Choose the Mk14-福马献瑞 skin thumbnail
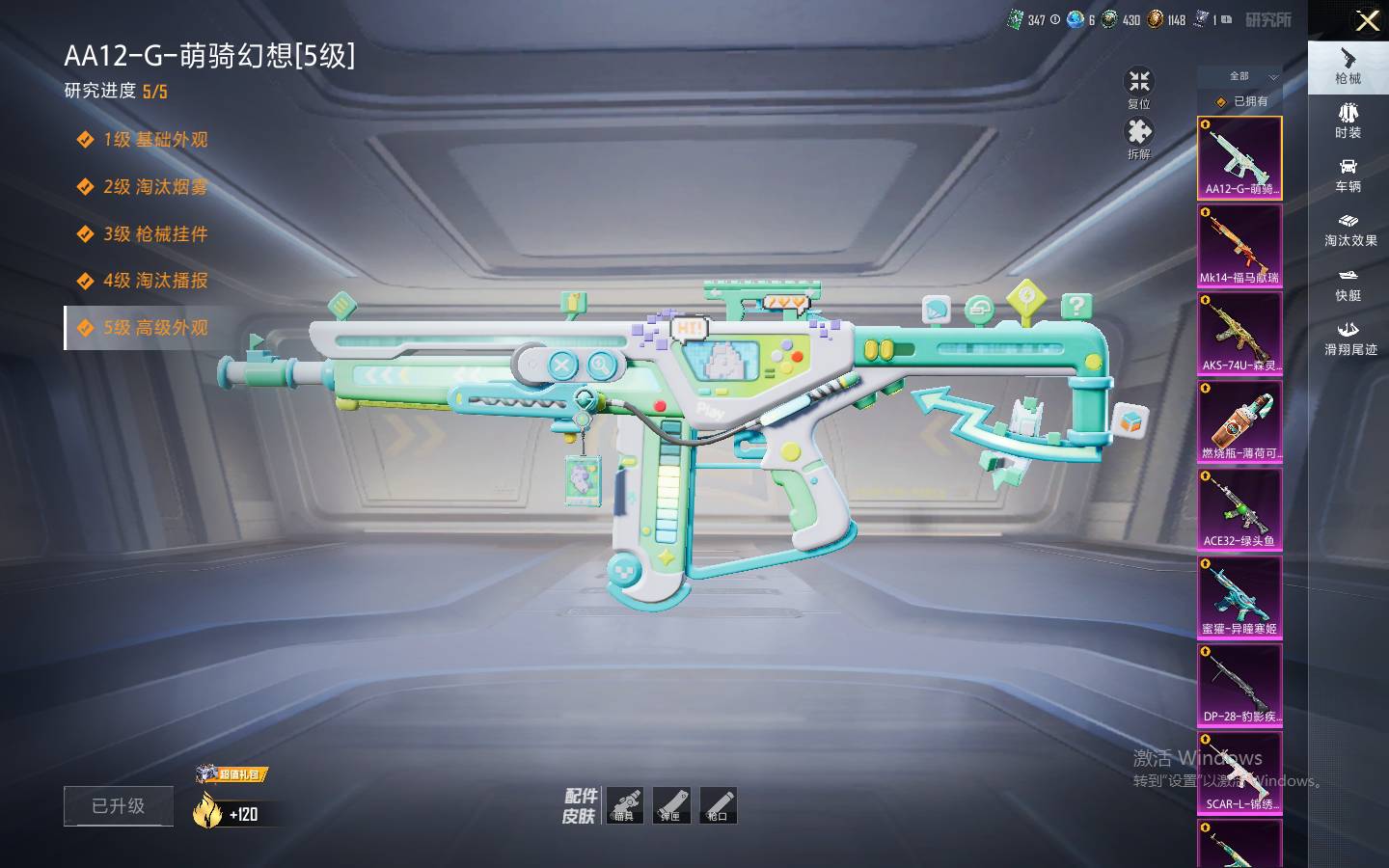Viewport: 1389px width, 868px height. click(x=1239, y=245)
